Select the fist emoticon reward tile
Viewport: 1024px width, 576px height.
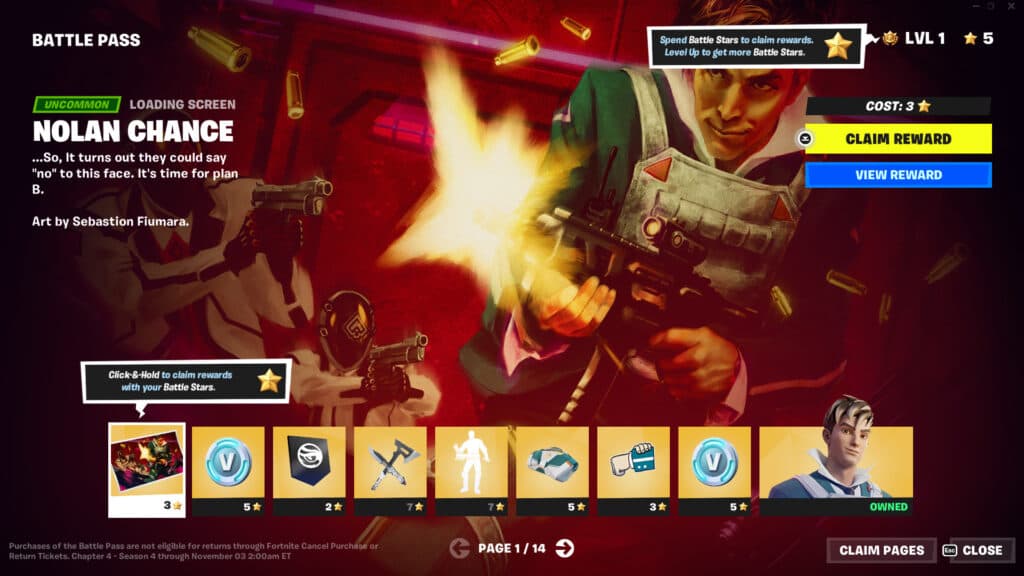click(x=633, y=462)
